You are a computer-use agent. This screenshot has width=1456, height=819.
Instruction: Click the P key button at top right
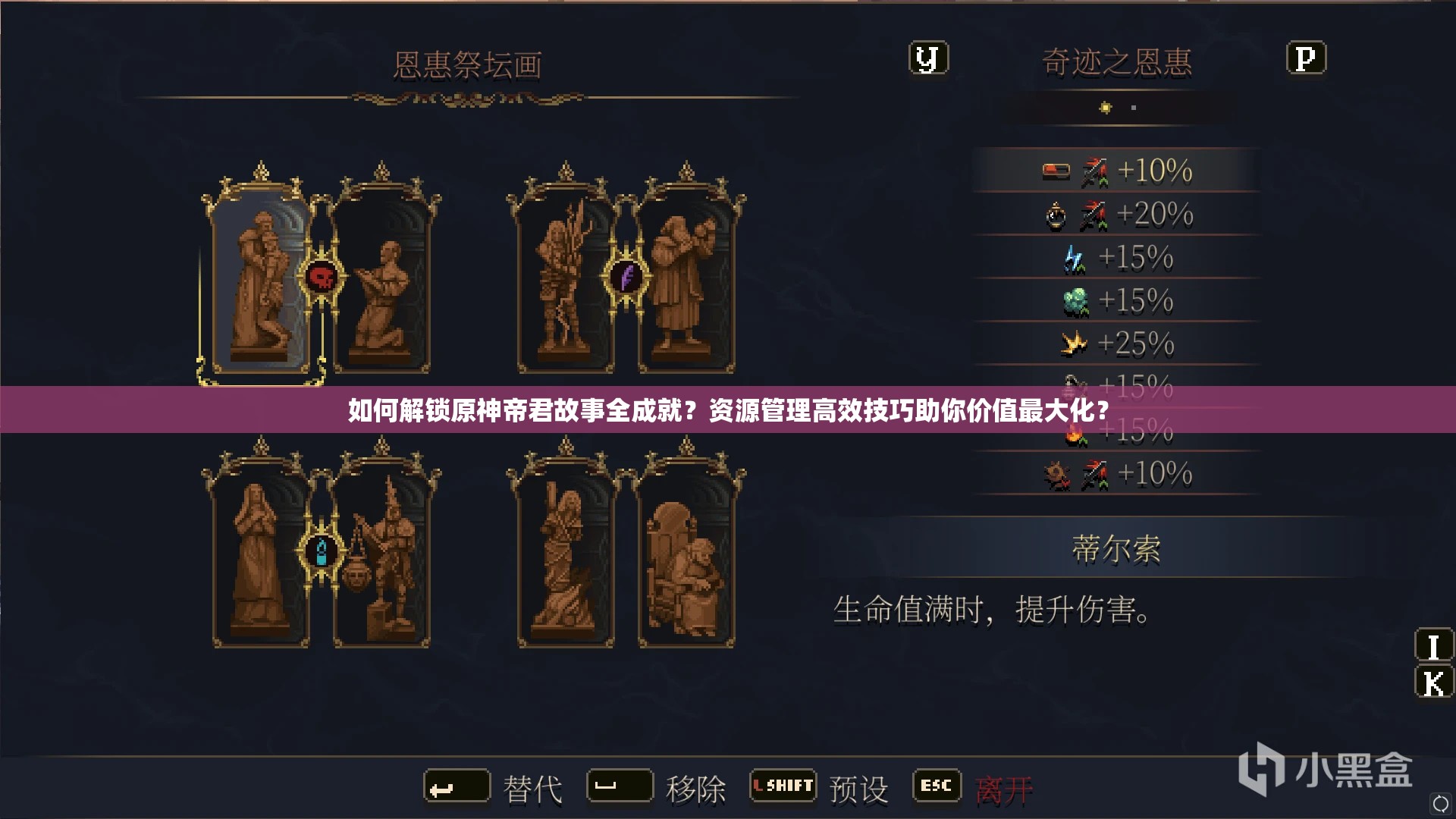pos(1308,57)
